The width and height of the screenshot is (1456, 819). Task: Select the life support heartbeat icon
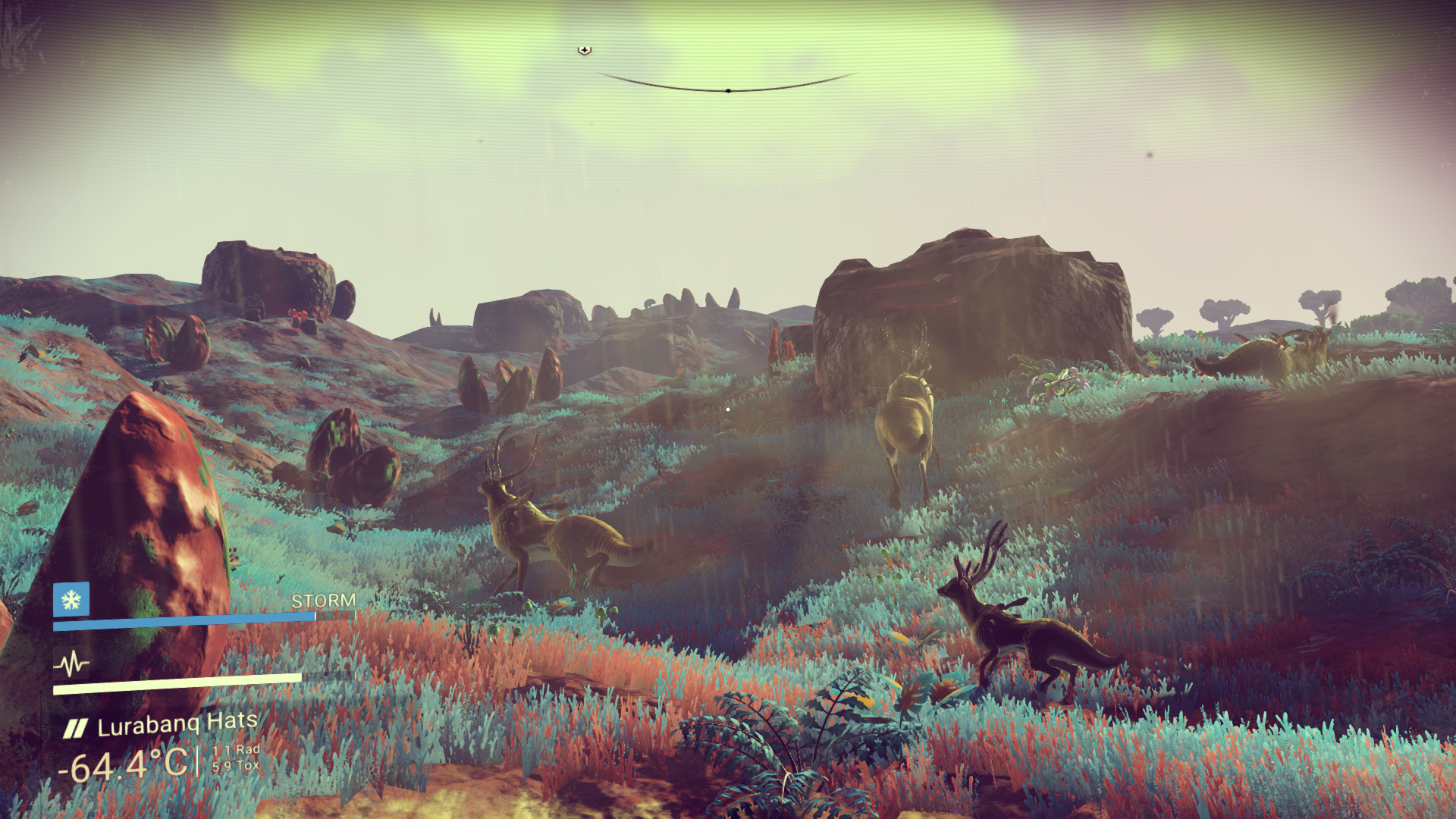[x=71, y=664]
